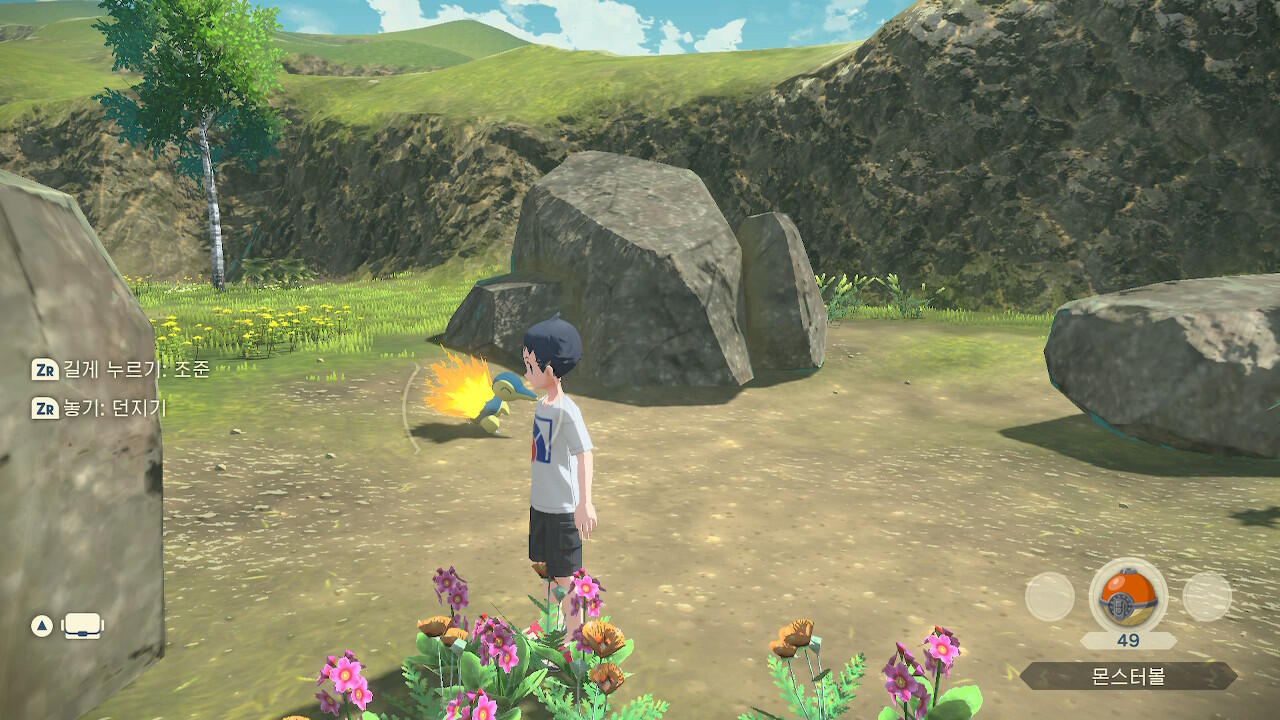
Task: Open the satchel bag icon
Action: pyautogui.click(x=83, y=627)
